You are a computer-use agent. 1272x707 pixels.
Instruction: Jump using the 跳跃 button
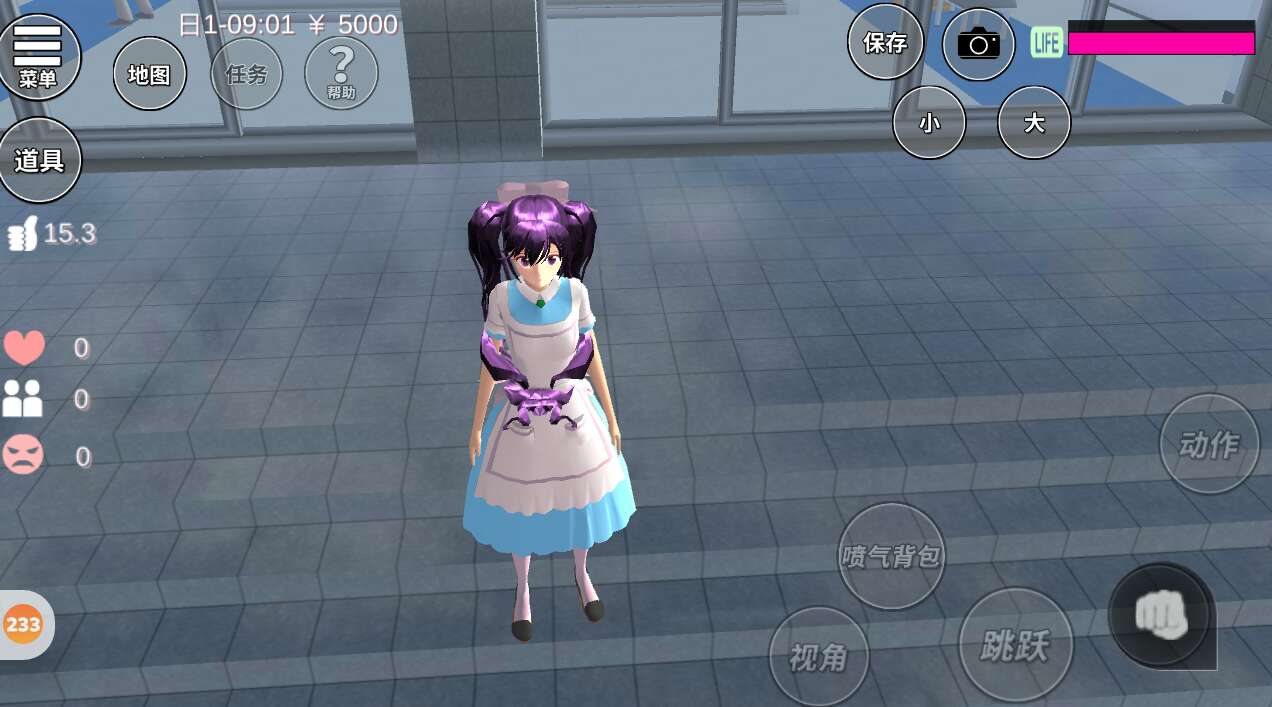click(x=1015, y=646)
